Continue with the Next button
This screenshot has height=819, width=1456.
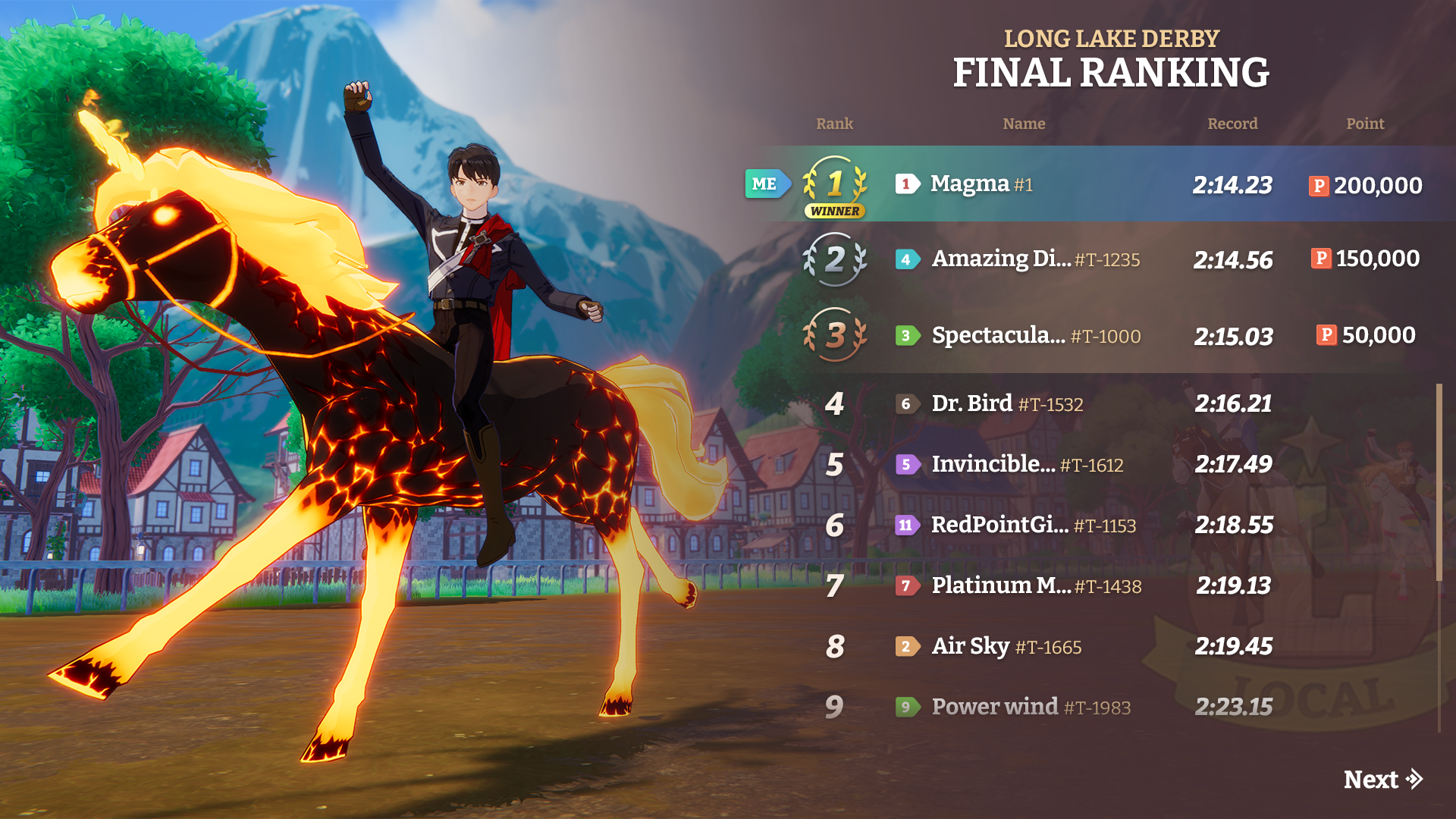[x=1382, y=780]
